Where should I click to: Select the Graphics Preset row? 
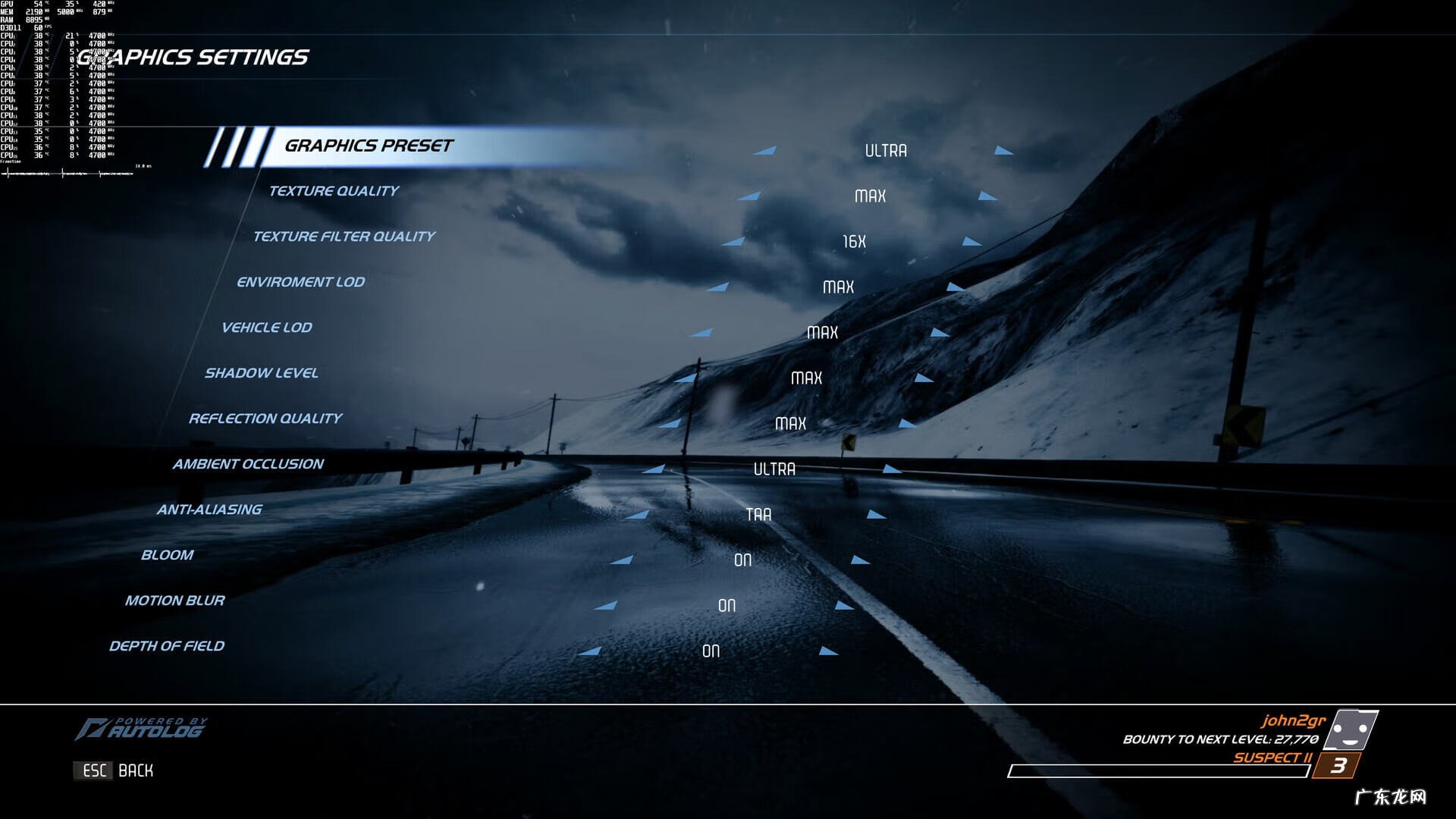369,146
